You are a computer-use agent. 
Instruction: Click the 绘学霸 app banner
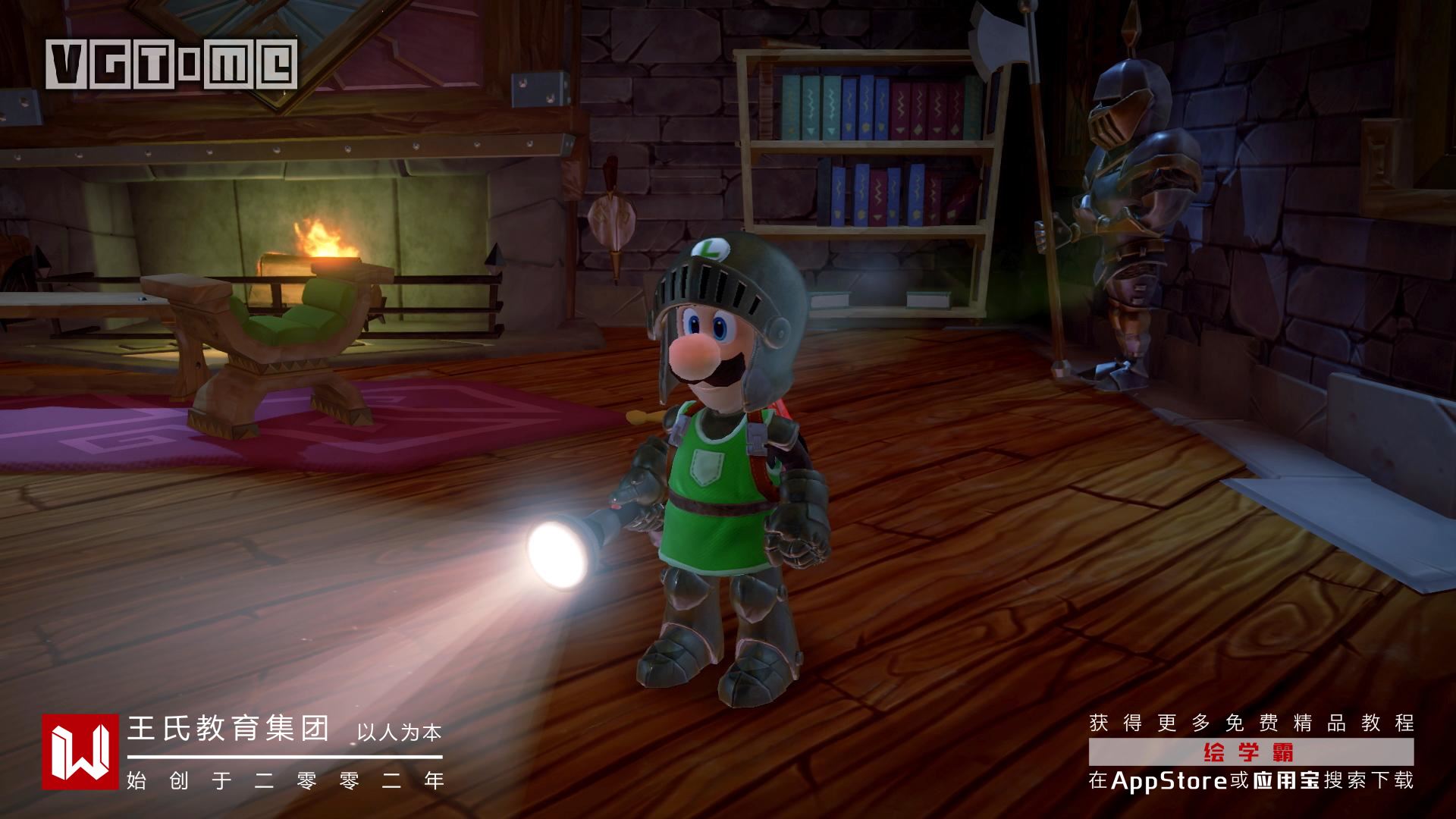(1250, 753)
